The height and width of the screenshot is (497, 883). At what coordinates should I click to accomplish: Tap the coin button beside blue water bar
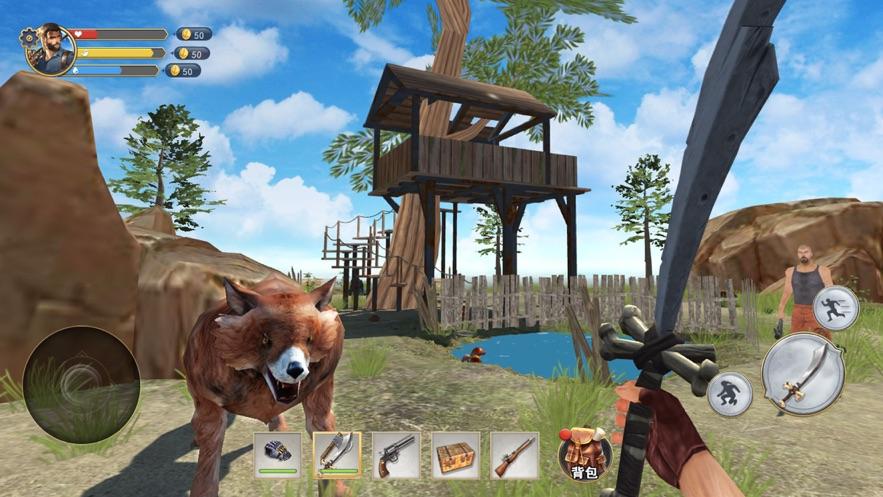click(x=183, y=71)
